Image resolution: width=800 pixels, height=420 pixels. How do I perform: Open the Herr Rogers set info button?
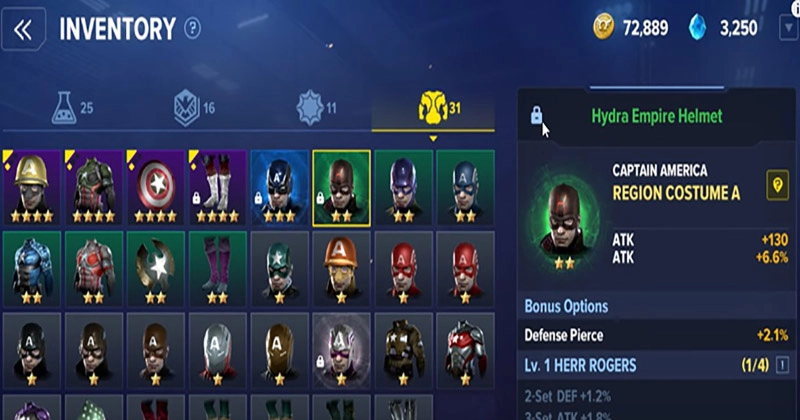(783, 366)
